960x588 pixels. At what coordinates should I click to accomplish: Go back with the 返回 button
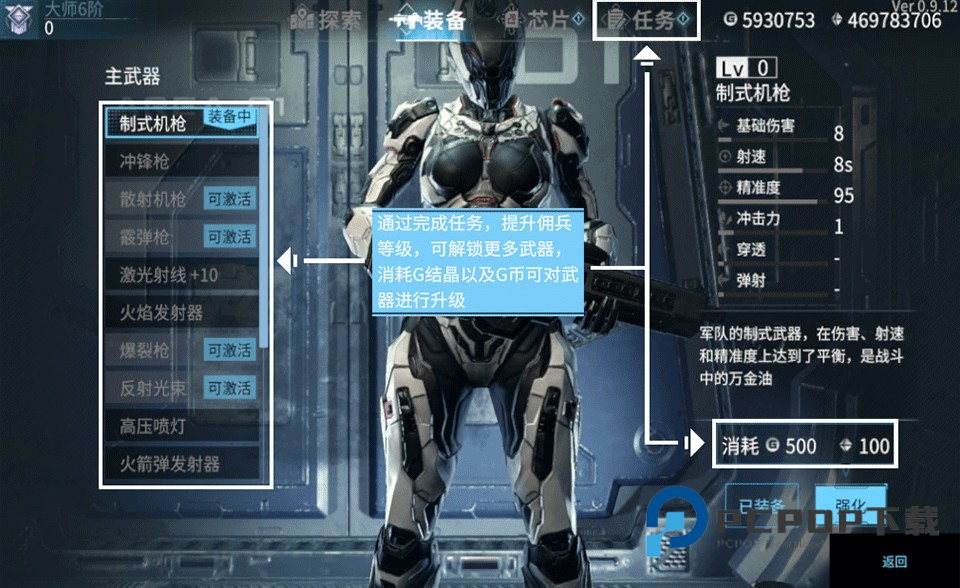(x=894, y=562)
